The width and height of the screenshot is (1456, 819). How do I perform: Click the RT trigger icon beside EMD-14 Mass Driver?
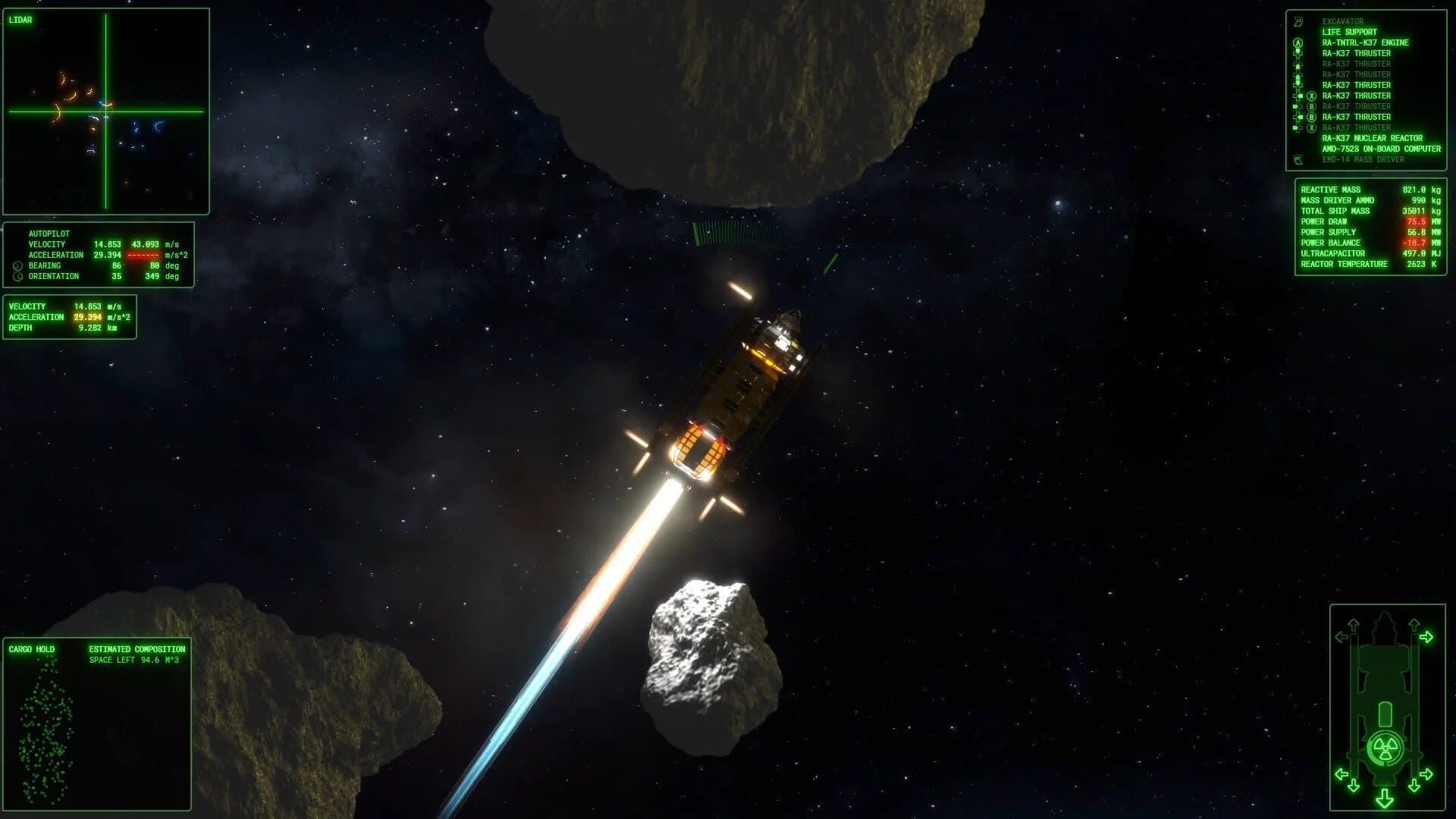click(1298, 158)
